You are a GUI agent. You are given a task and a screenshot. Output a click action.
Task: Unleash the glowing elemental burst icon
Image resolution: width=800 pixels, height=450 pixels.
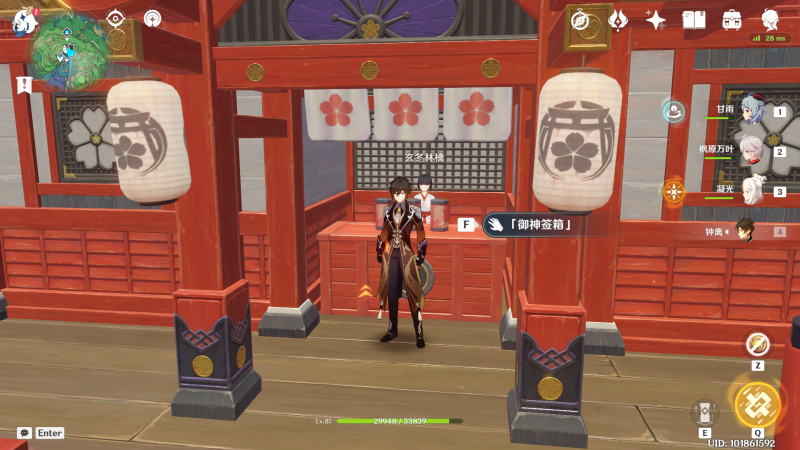[757, 402]
